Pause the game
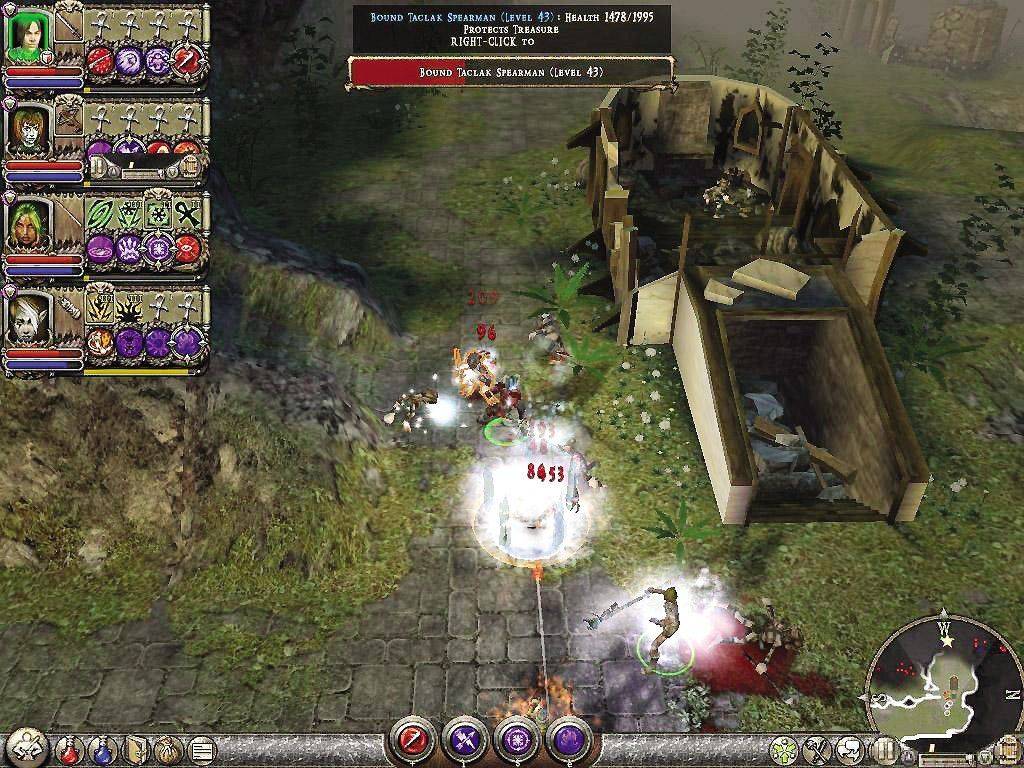1024x768 pixels. [885, 749]
